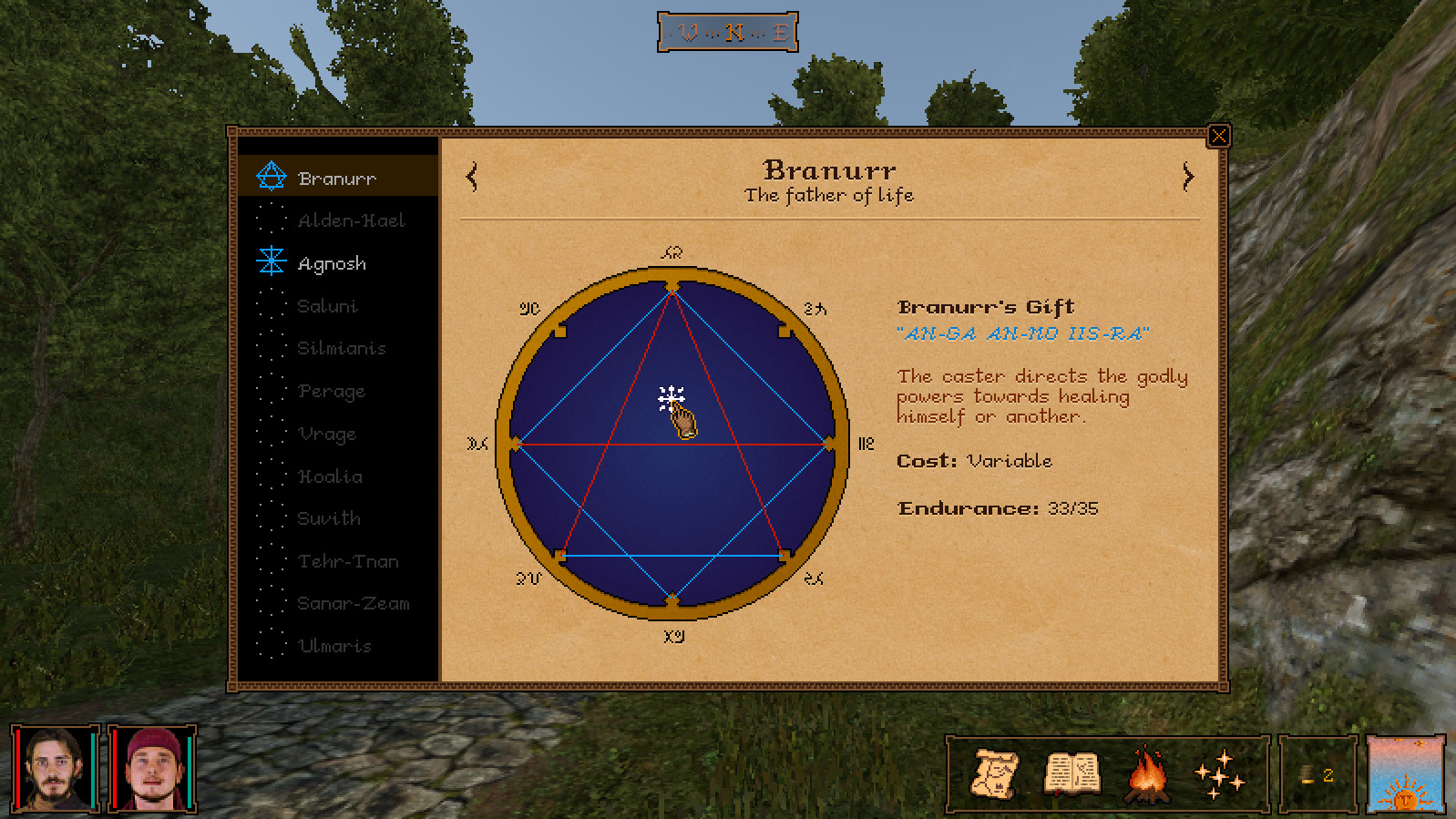The width and height of the screenshot is (1456, 819).
Task: Click Branurr's blue deity glyph
Action: tap(270, 176)
